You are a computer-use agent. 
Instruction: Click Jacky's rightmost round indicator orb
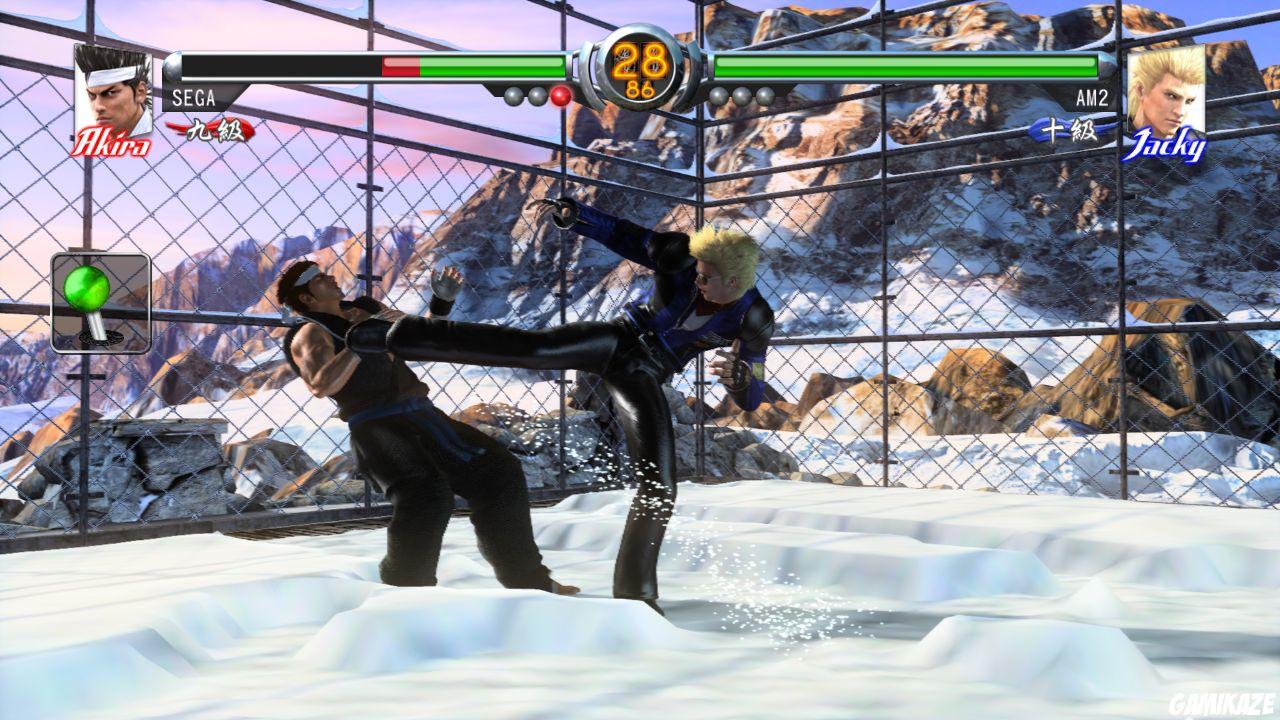tap(765, 95)
